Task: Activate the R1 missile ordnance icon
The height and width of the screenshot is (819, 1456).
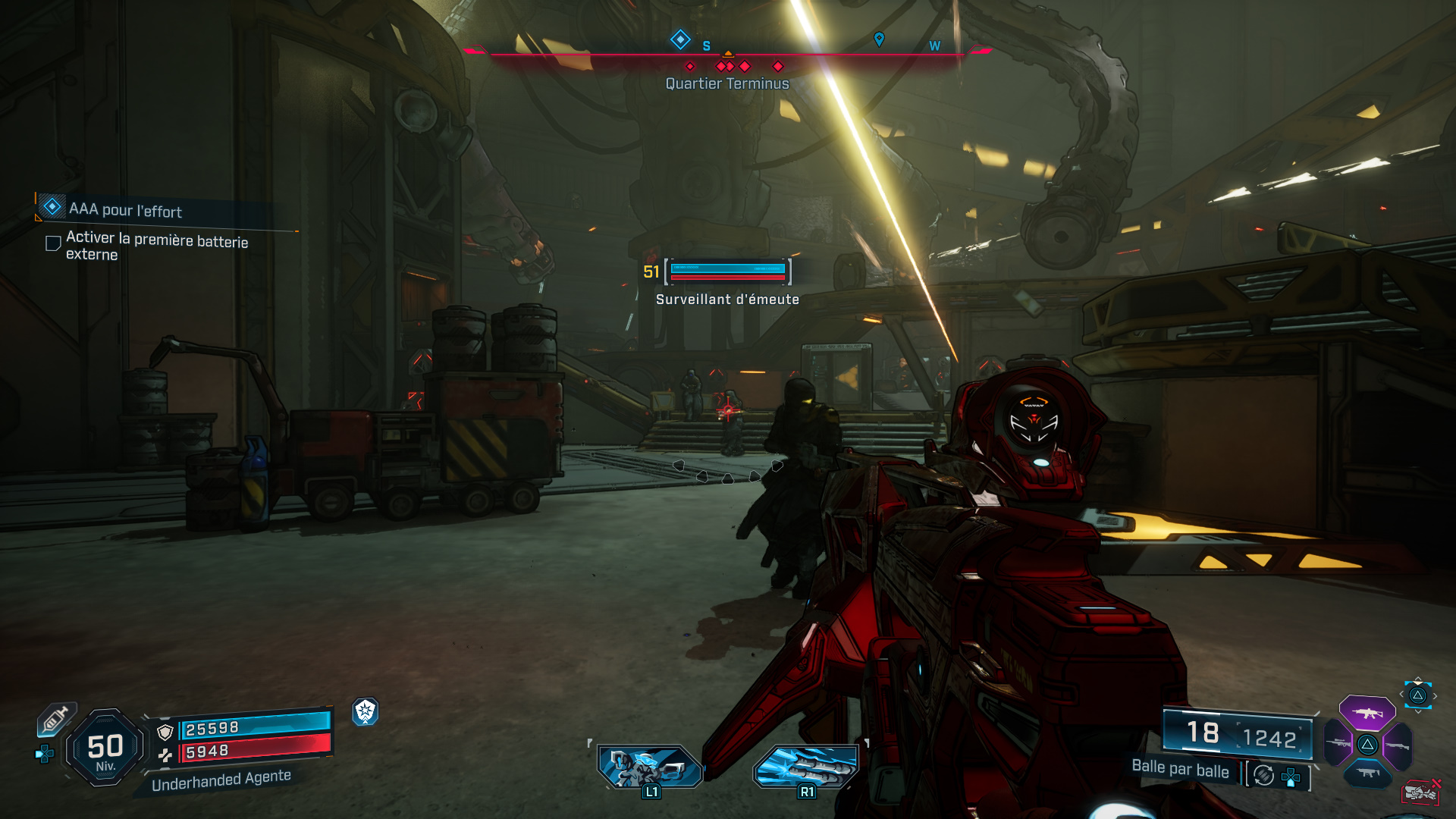Action: [x=806, y=766]
